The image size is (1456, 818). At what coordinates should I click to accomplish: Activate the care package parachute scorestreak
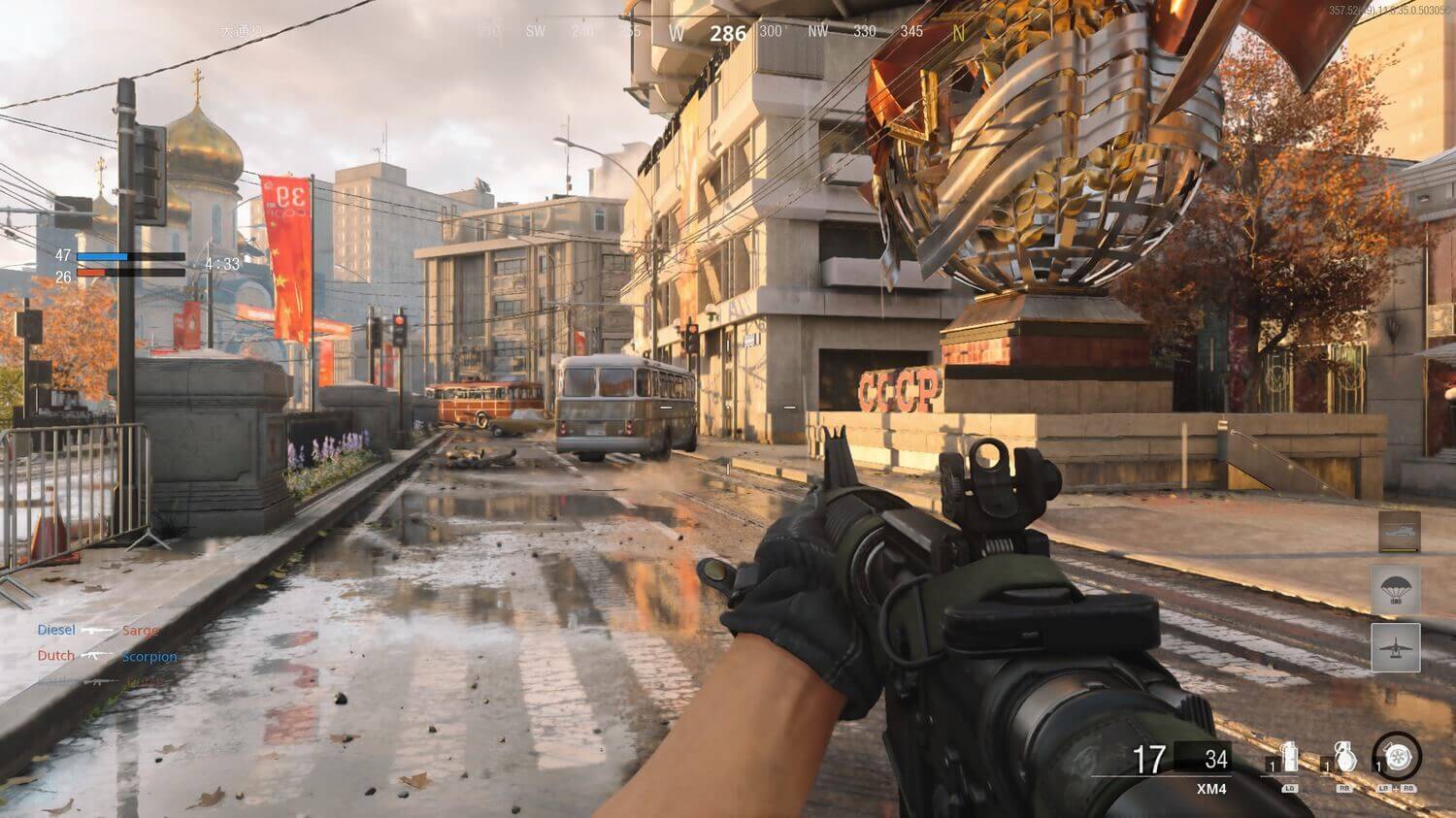[1396, 590]
